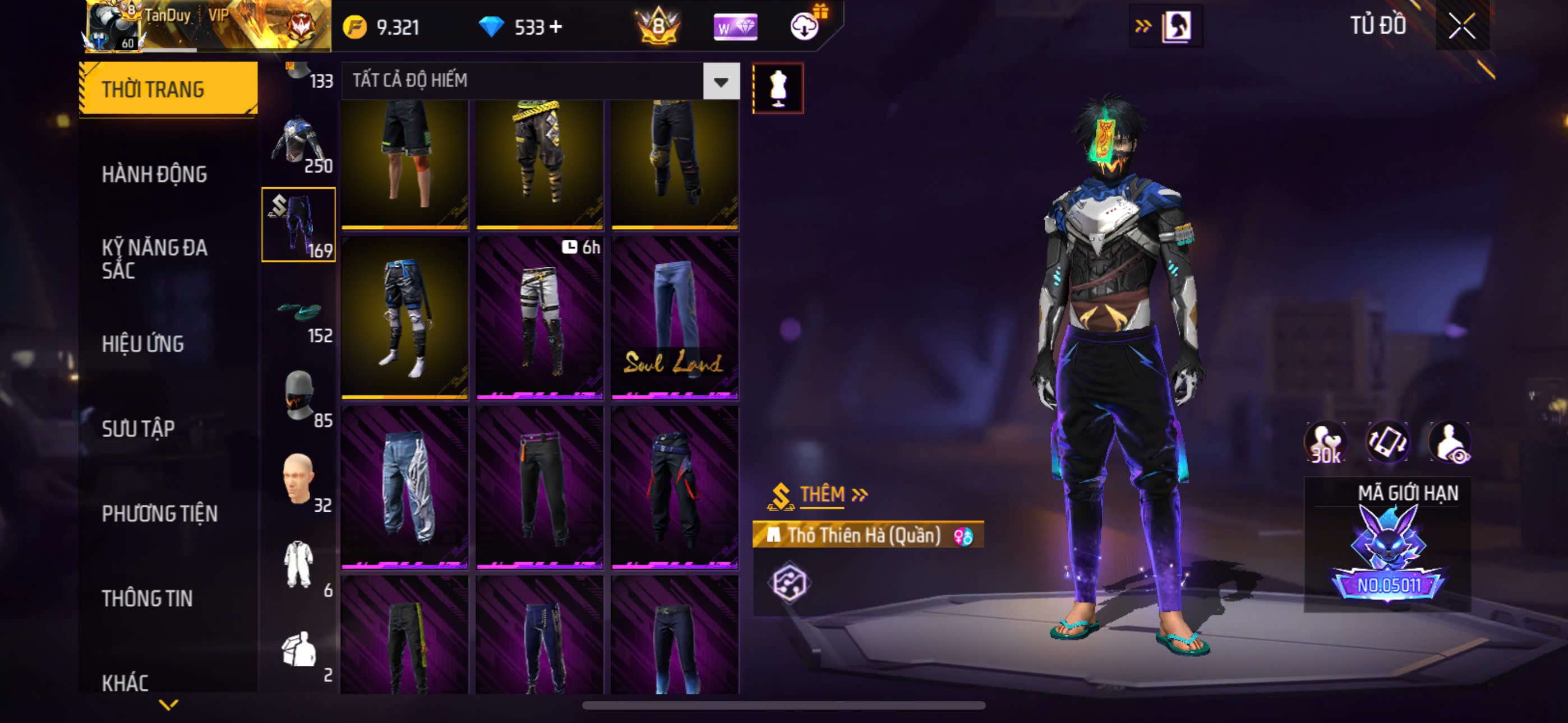This screenshot has height=723, width=1568.
Task: Select the white pants with 6h timer
Action: point(539,318)
